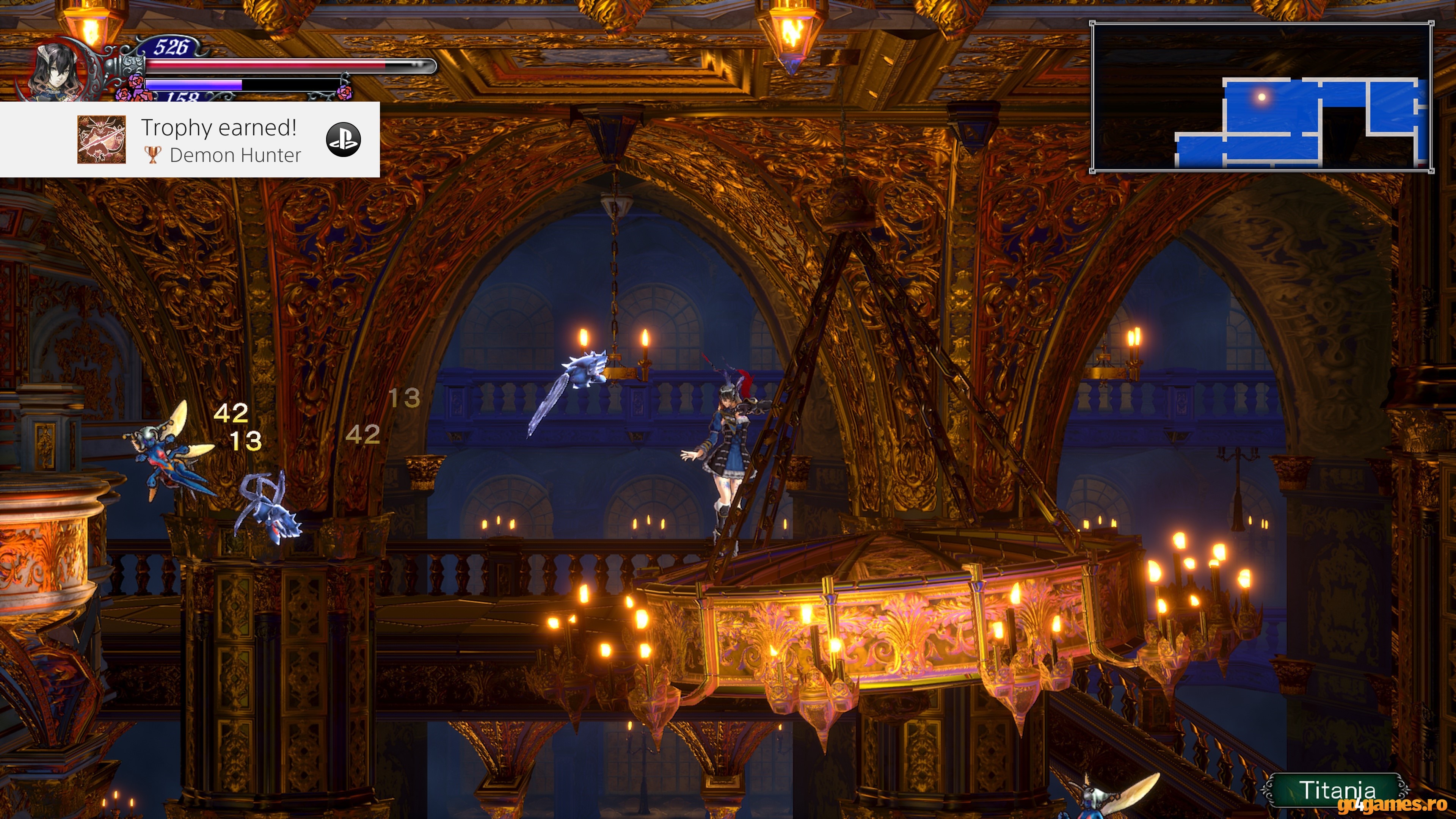This screenshot has height=819, width=1456.
Task: Open the castle minimap
Action: click(1261, 97)
